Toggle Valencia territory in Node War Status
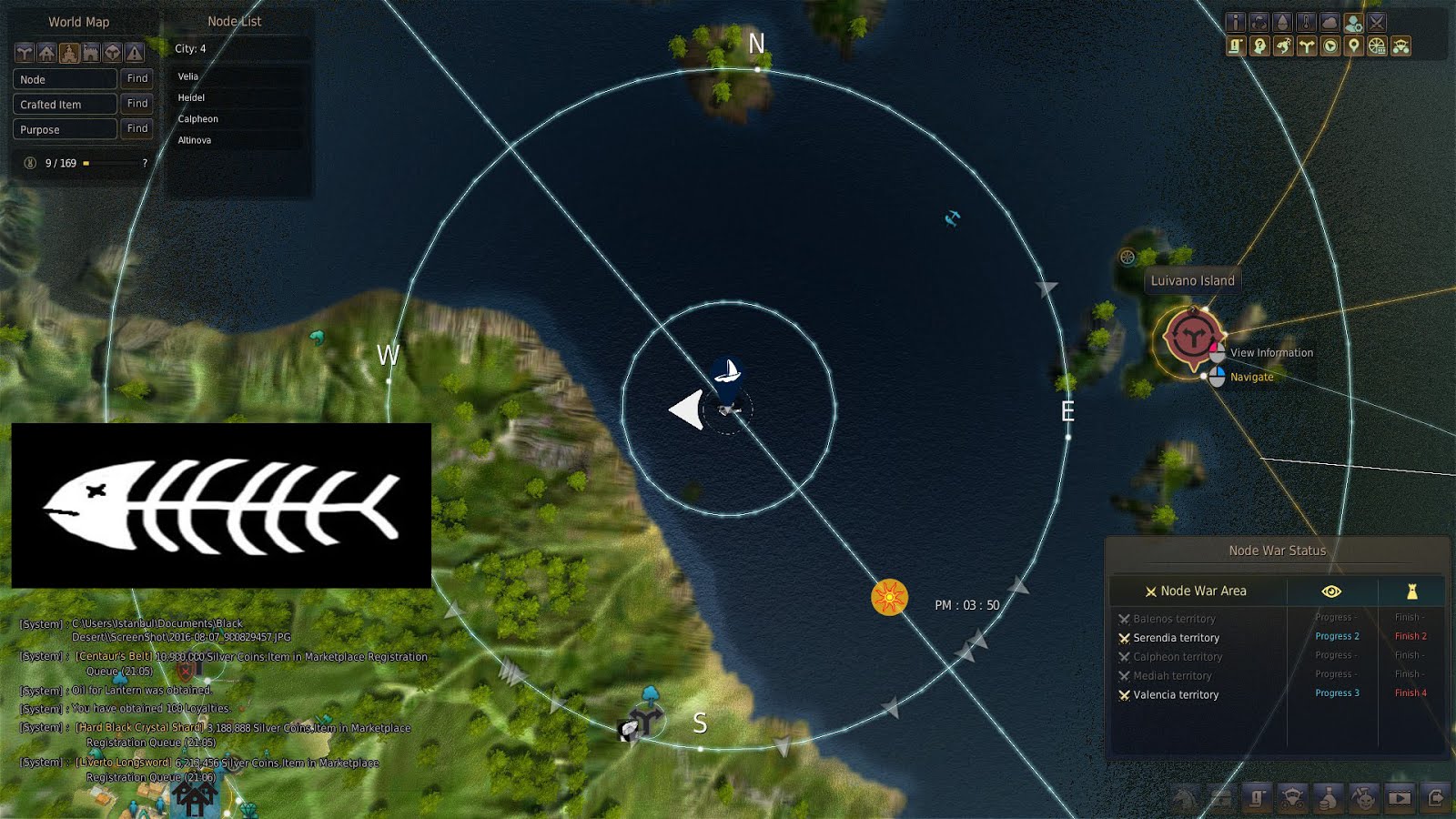 click(x=1177, y=694)
